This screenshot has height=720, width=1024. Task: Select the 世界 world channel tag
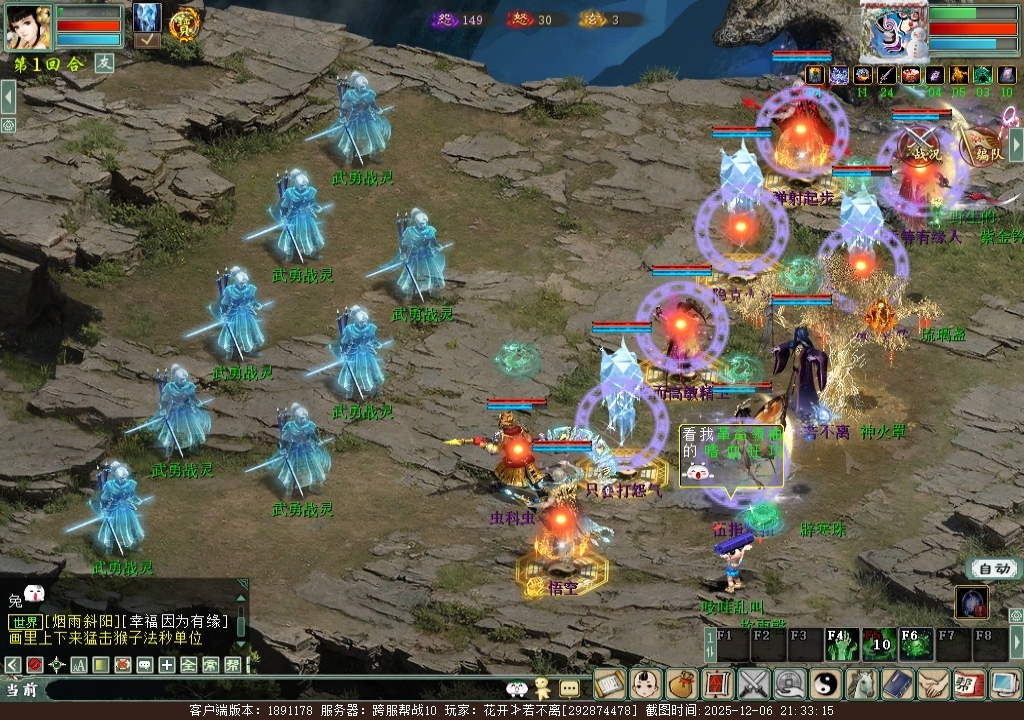pos(24,621)
